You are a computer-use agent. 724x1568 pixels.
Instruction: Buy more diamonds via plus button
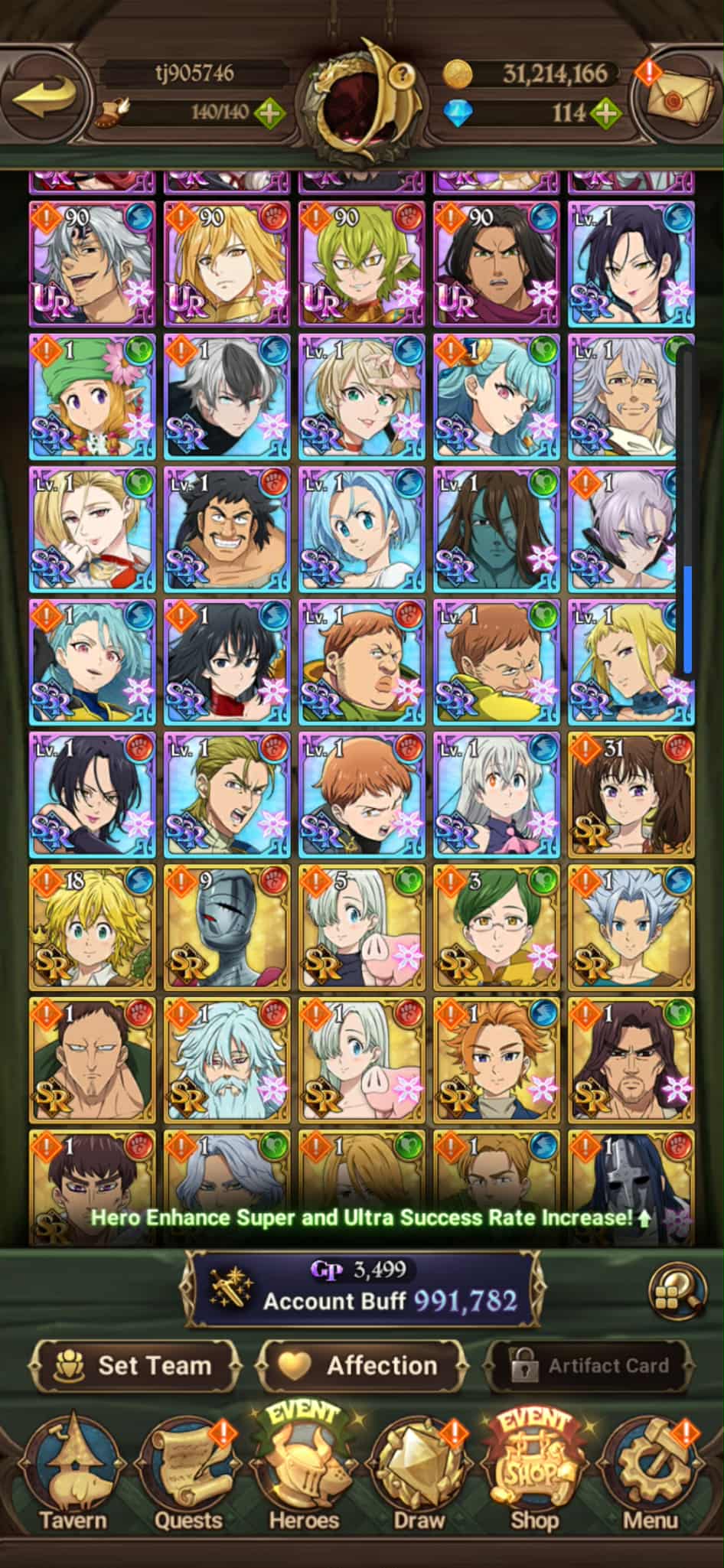point(606,113)
